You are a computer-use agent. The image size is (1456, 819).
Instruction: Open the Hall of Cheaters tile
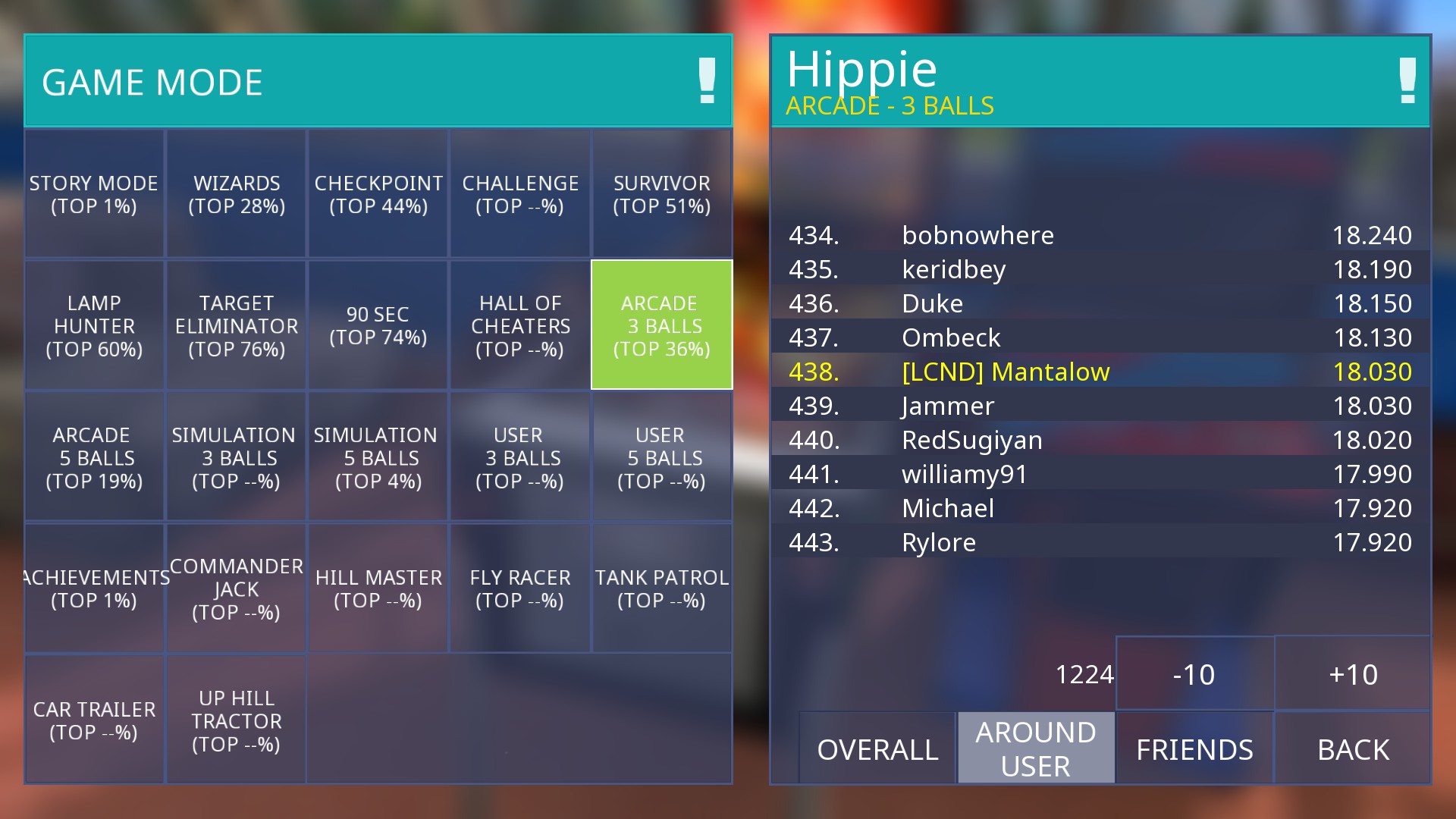(520, 325)
